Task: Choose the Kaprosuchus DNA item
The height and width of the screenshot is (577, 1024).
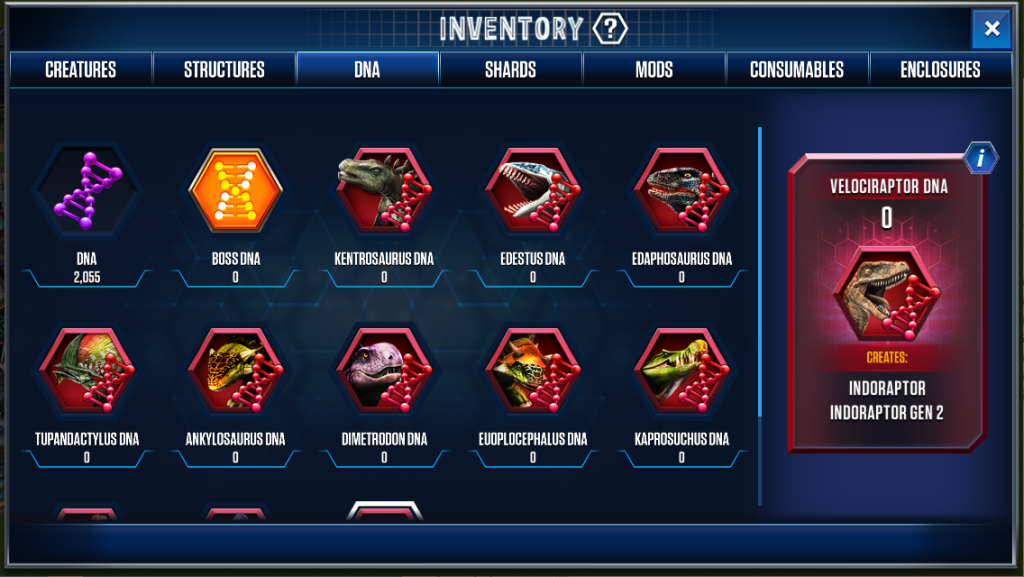Action: (x=682, y=371)
